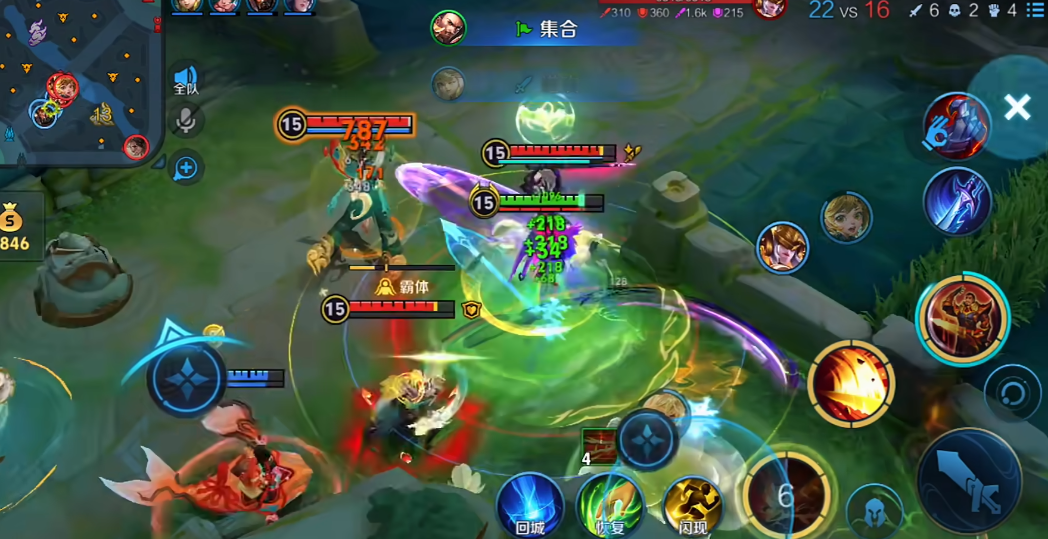Tap the helmet minion-attack button
1048x539 pixels.
[874, 512]
